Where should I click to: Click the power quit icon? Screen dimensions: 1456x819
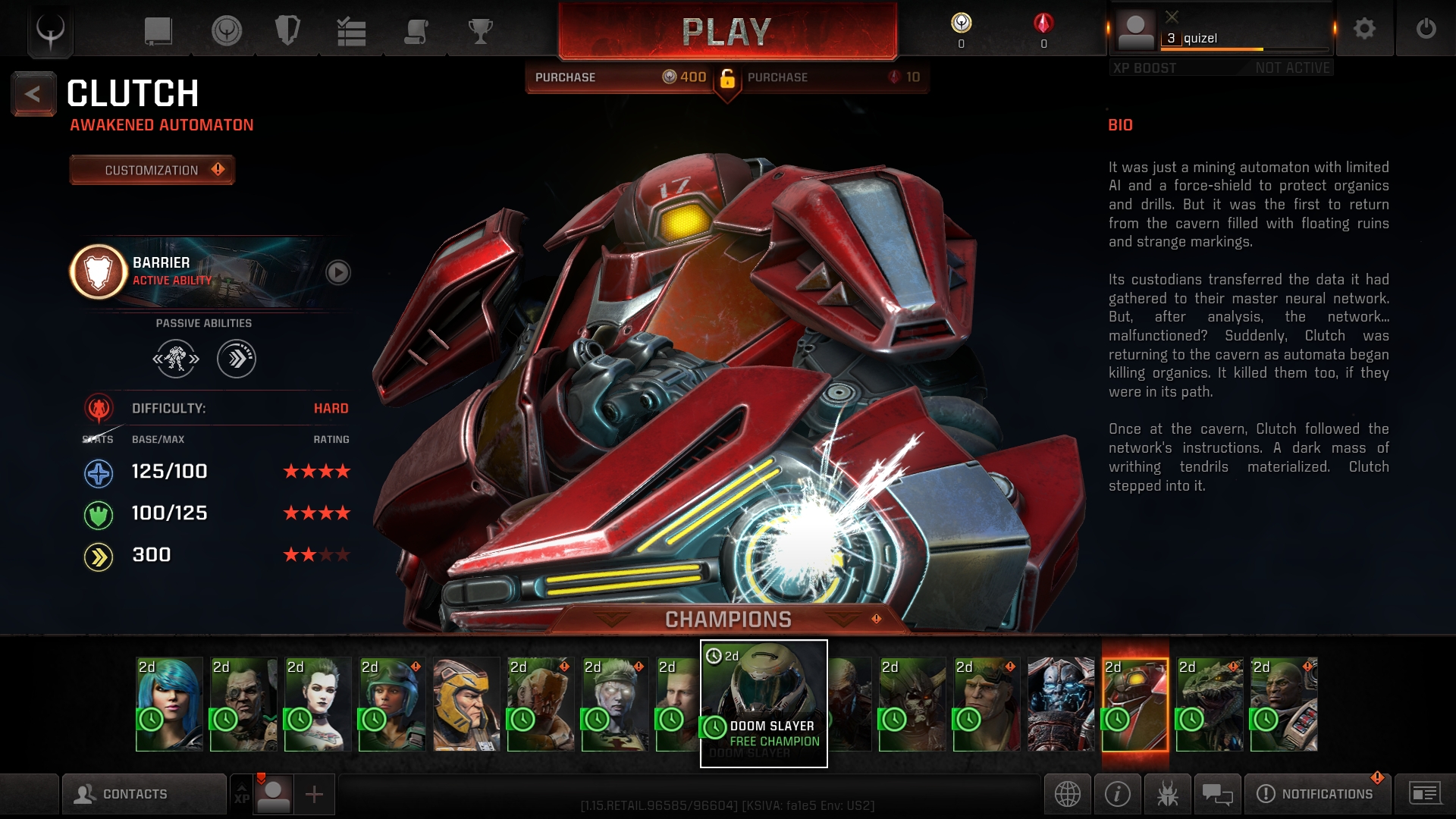tap(1426, 29)
